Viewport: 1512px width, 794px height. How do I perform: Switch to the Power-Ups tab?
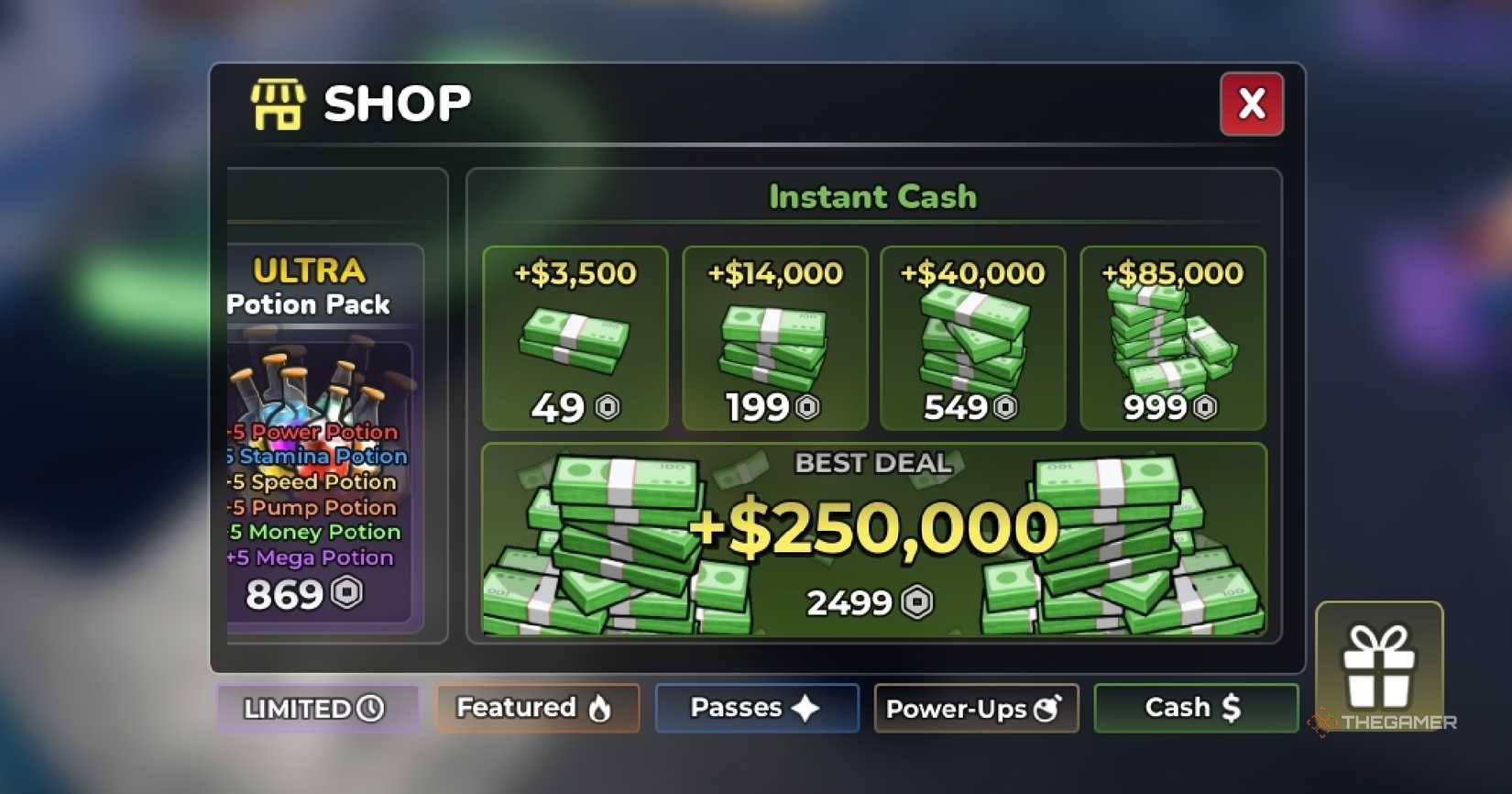click(975, 708)
